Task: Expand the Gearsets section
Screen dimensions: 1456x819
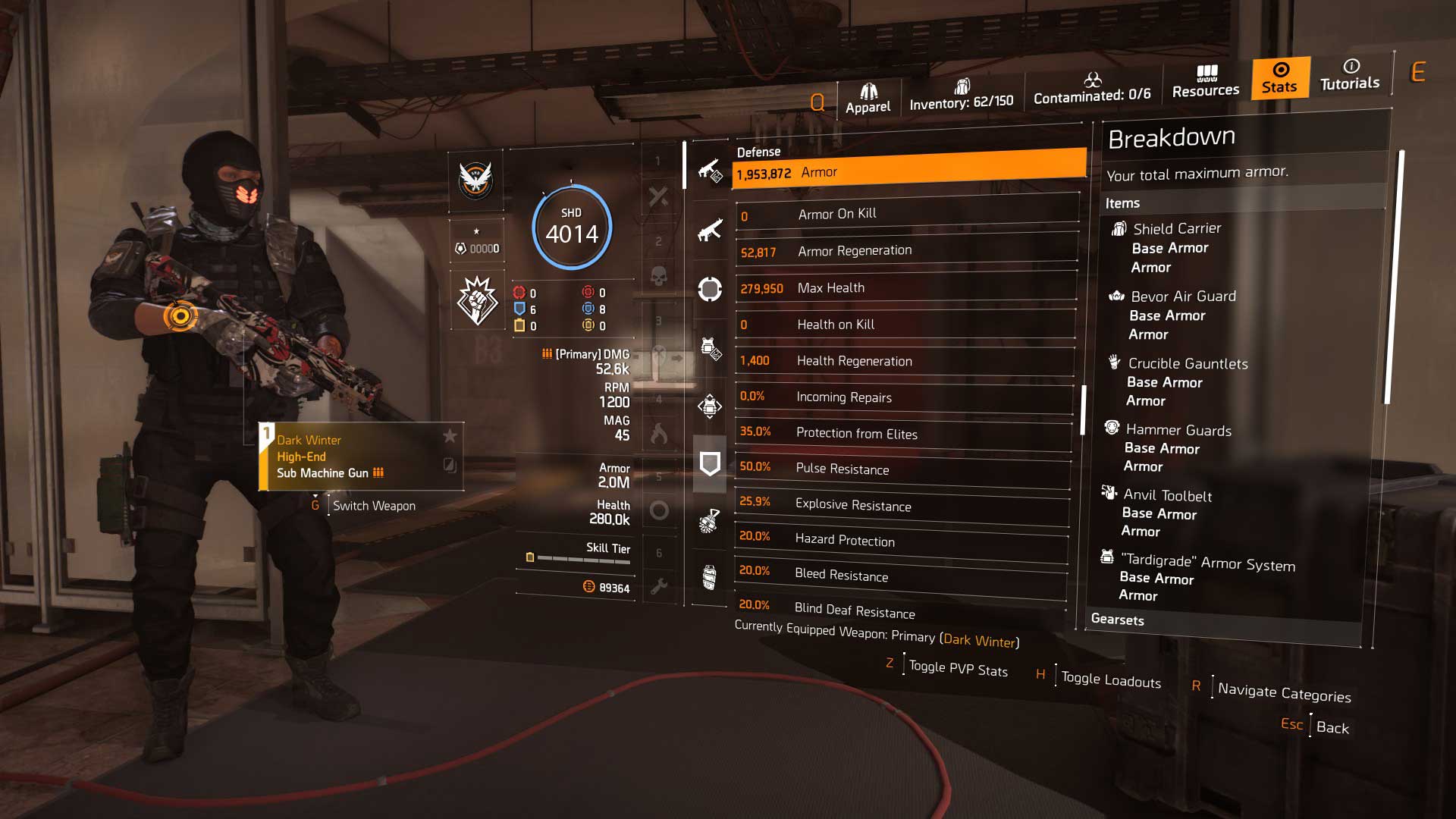Action: (x=1119, y=620)
